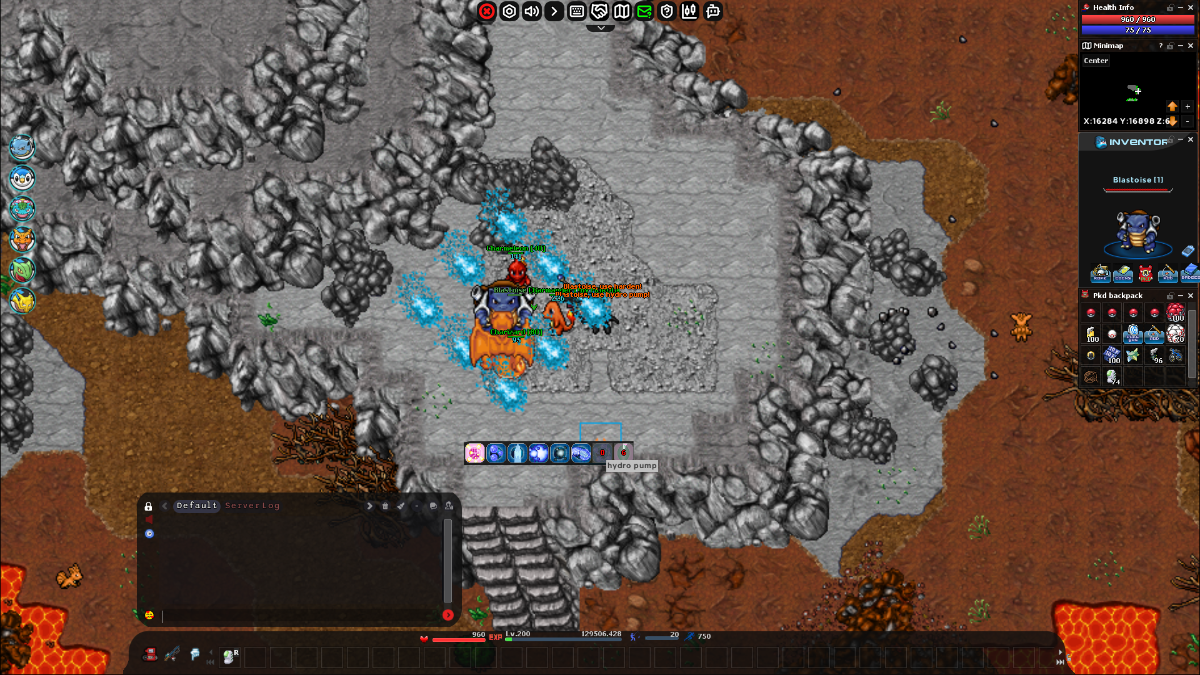Image resolution: width=1200 pixels, height=675 pixels.
Task: Close the Health Info panel
Action: click(x=1190, y=7)
